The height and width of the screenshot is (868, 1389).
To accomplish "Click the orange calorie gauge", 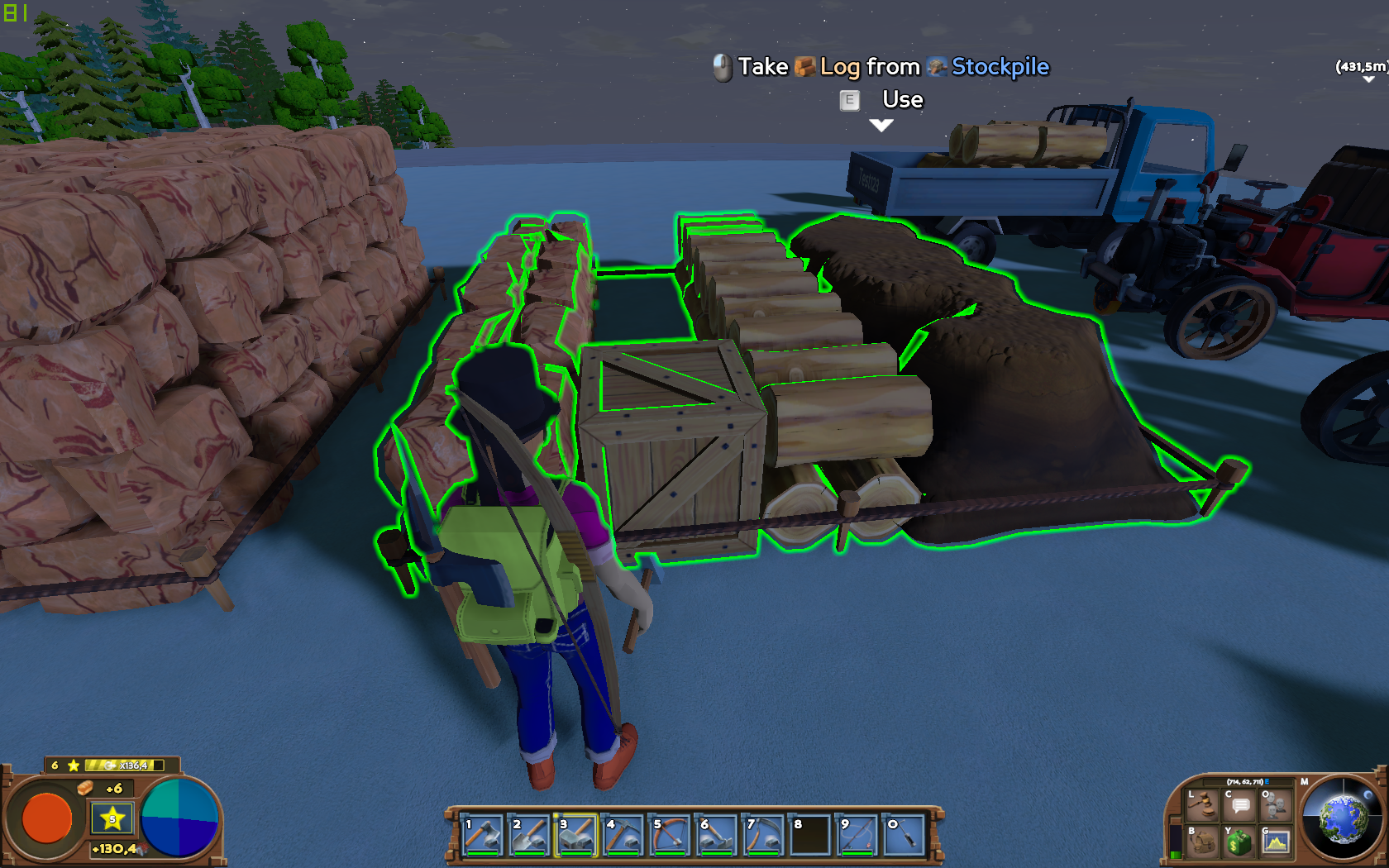I will 47,818.
